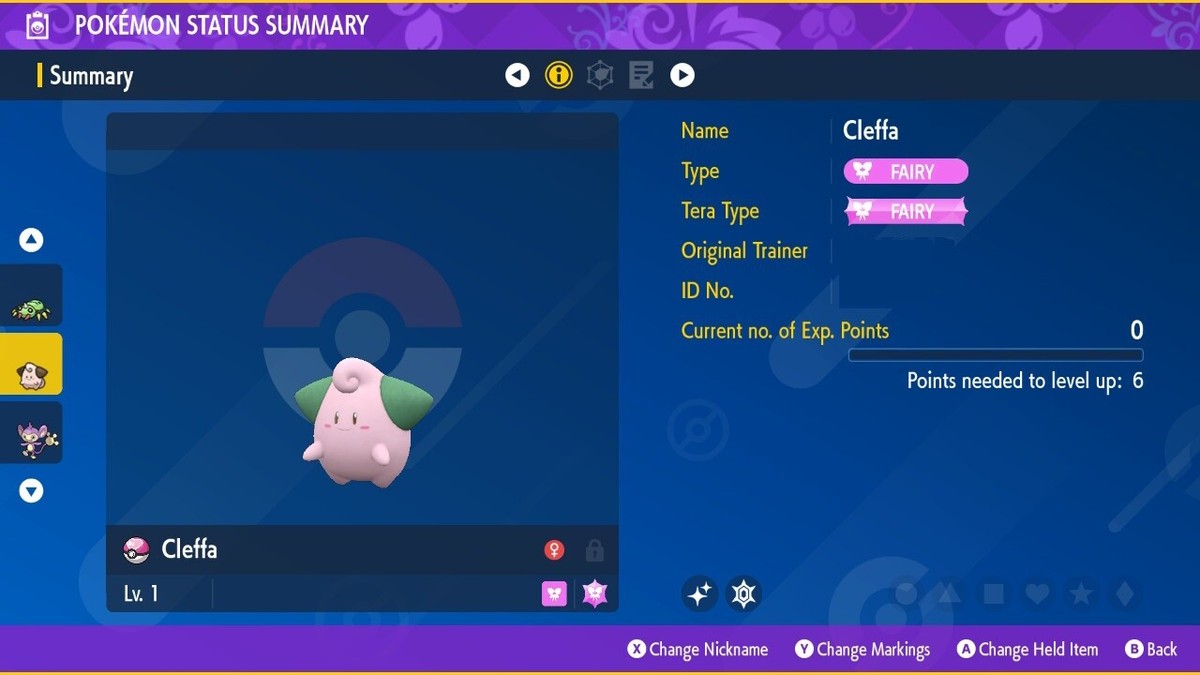The width and height of the screenshot is (1200, 675).
Task: Choose Change Held Item option
Action: coord(1027,650)
